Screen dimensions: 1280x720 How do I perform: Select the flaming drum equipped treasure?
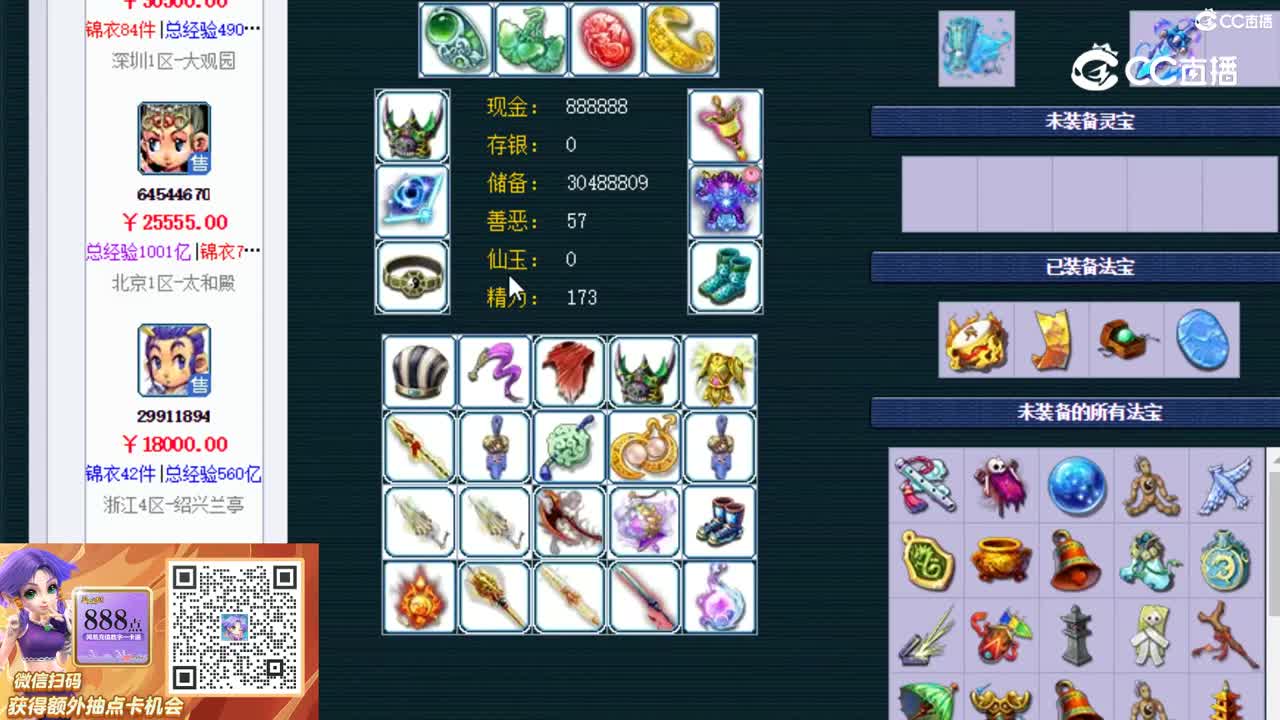(x=975, y=340)
